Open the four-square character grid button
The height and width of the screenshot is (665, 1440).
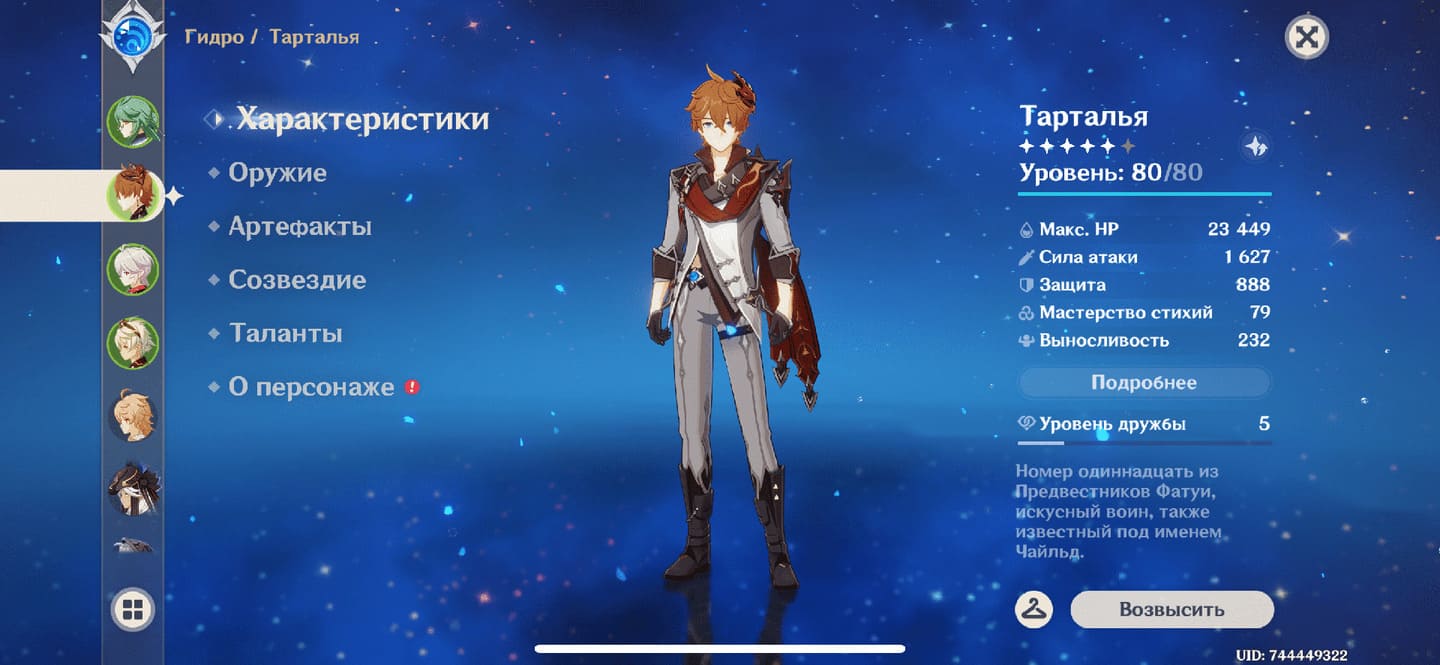(x=133, y=609)
